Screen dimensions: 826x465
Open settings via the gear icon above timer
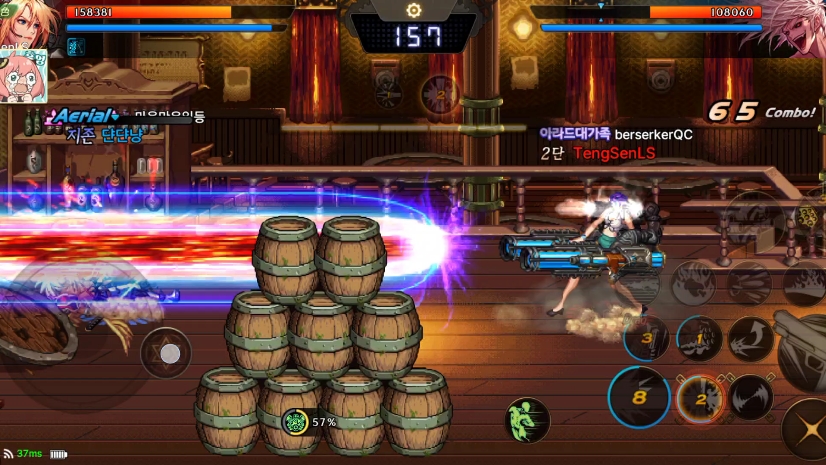pyautogui.click(x=413, y=10)
